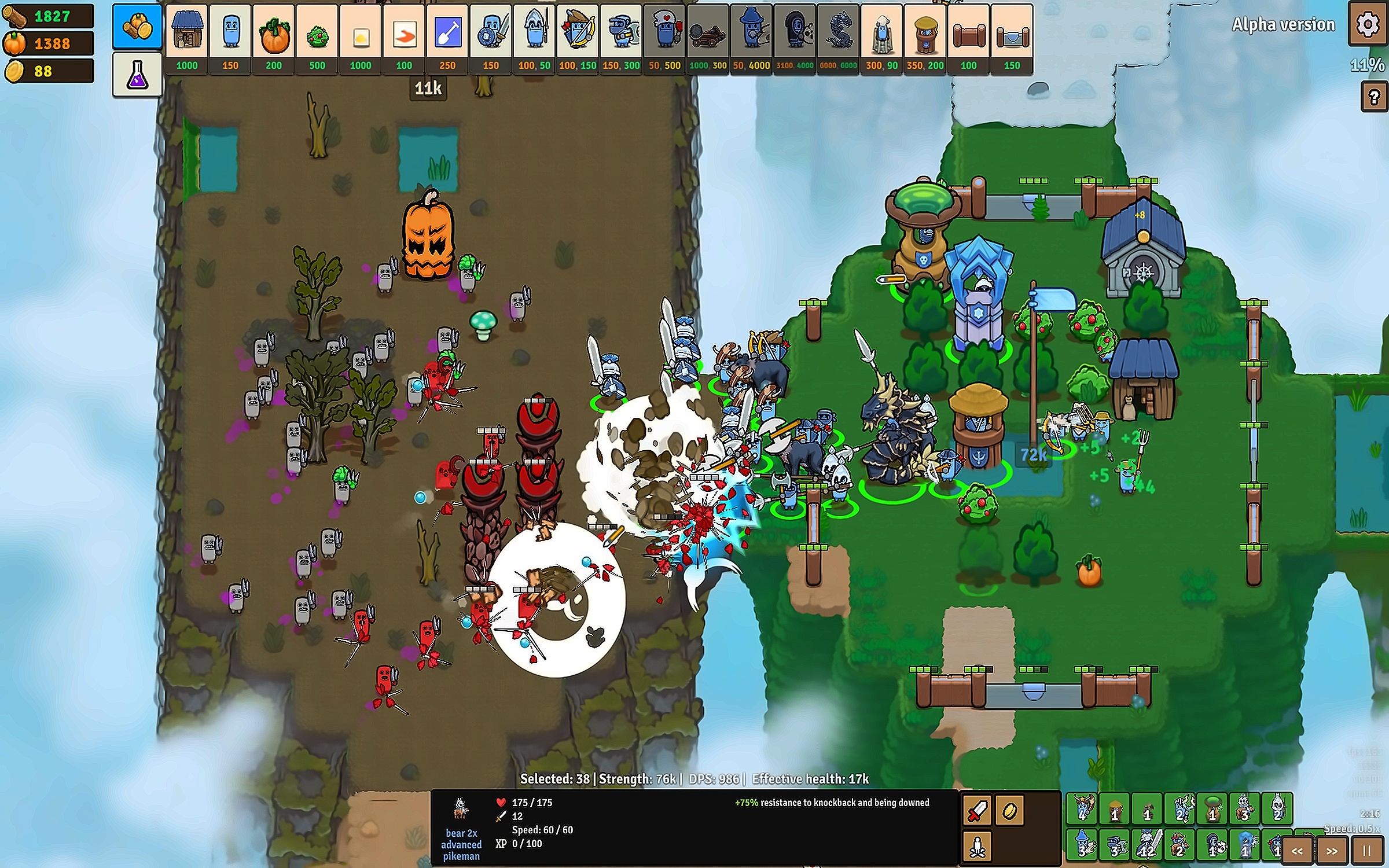Speed up the game with fast-forward
Screen dimensions: 1389x868
(x=1332, y=851)
